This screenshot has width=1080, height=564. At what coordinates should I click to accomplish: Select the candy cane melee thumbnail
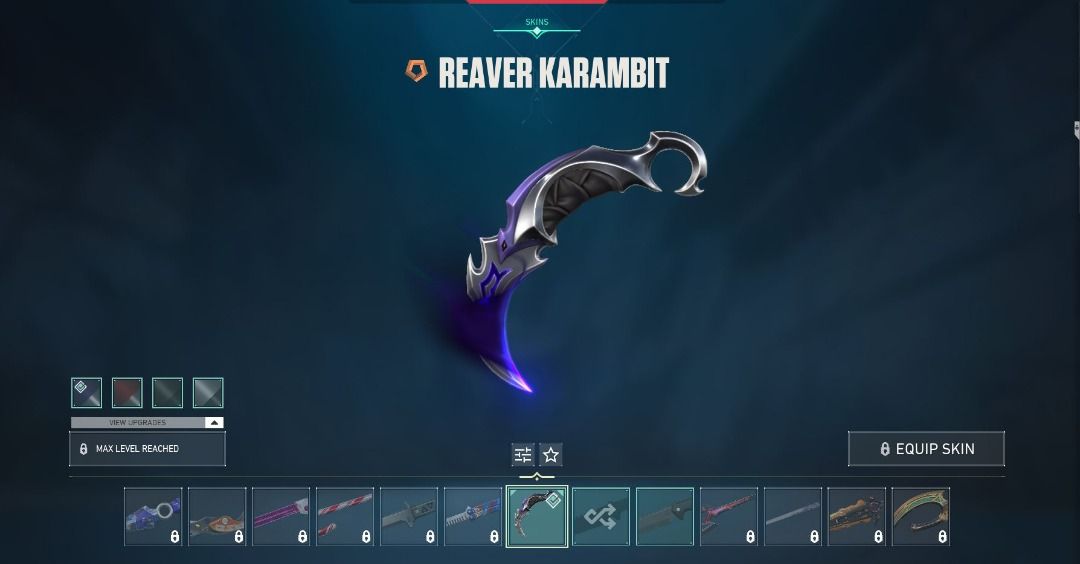[345, 516]
